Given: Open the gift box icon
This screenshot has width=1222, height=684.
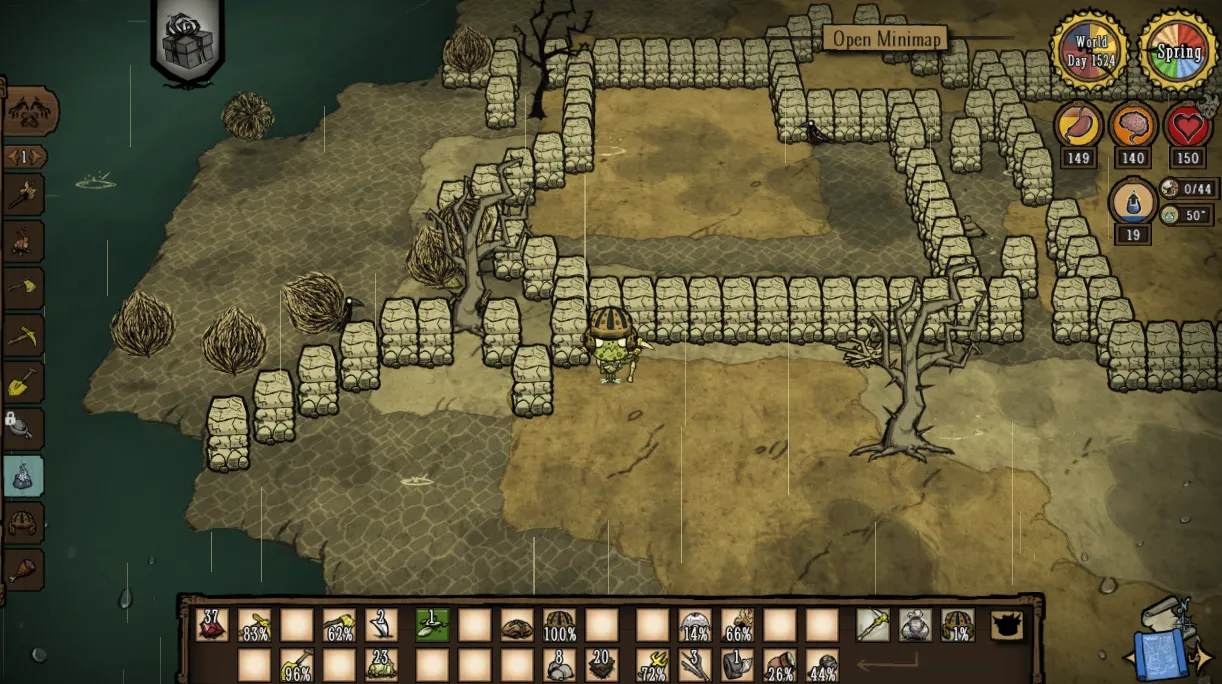Looking at the screenshot, I should [x=188, y=44].
